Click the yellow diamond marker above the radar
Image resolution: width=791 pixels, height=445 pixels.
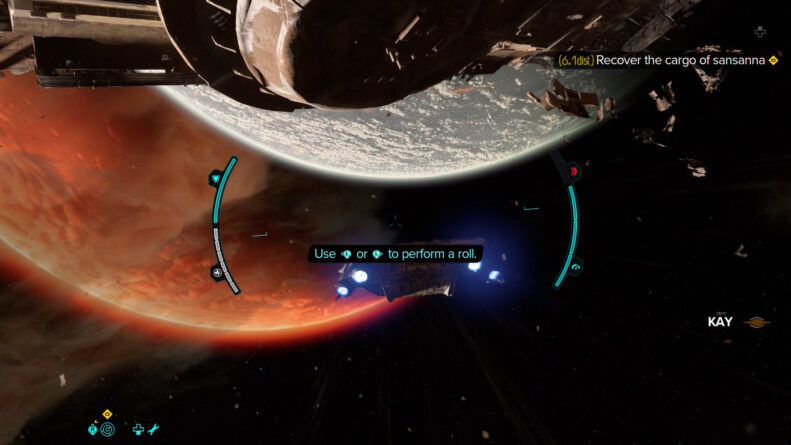pos(108,414)
